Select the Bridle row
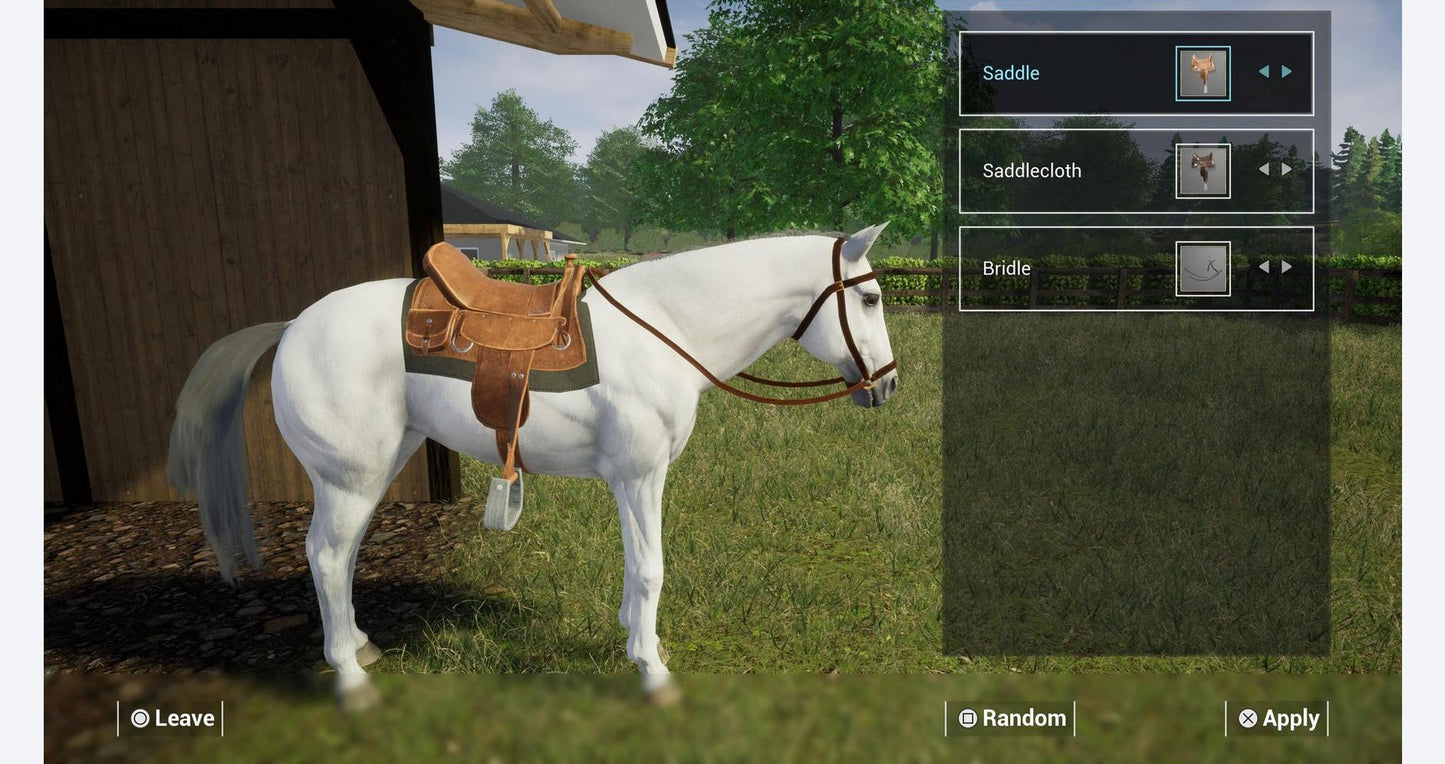This screenshot has height=764, width=1445. [x=1060, y=268]
